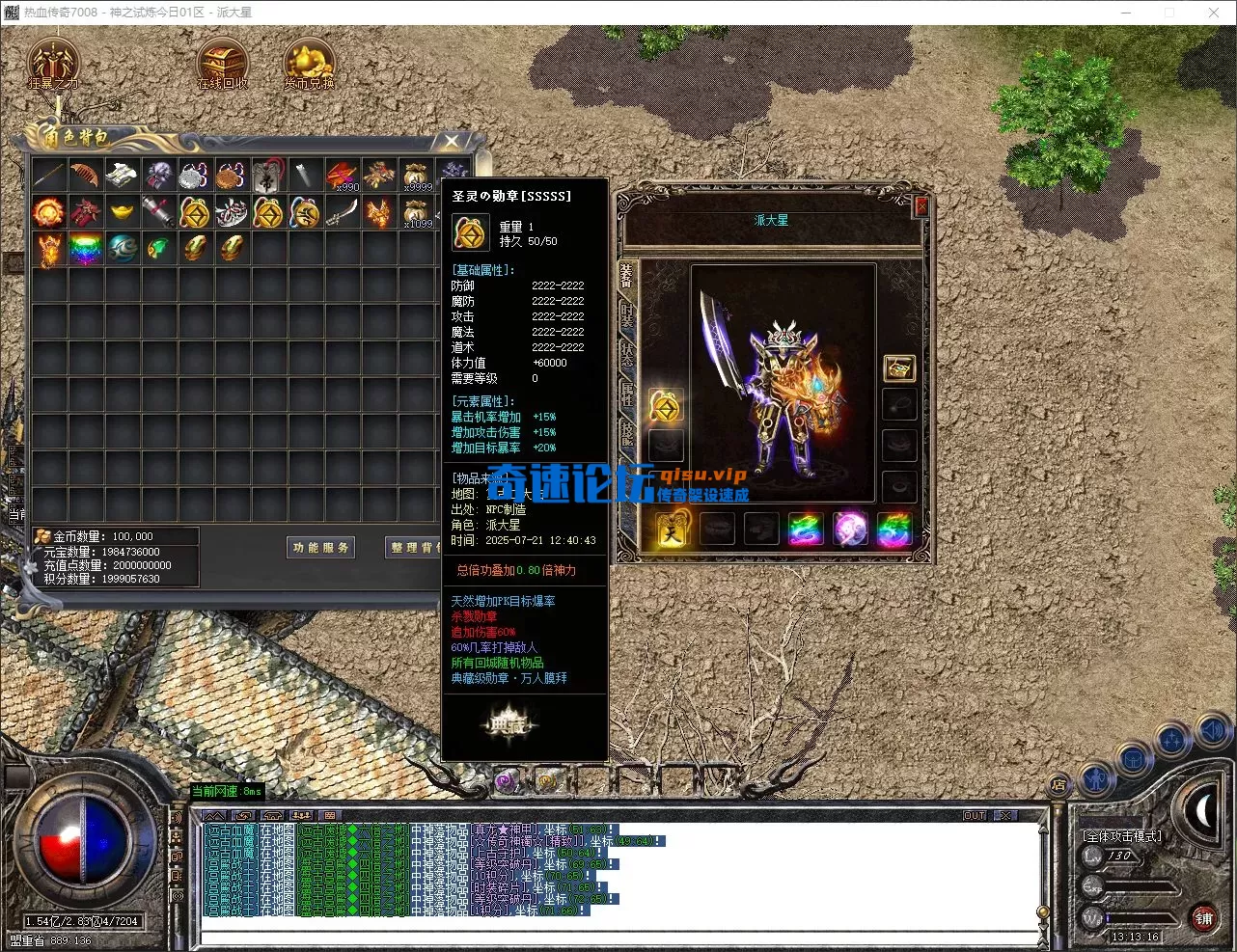Switch to the 属性 tab
This screenshot has width=1237, height=952.
626,392
